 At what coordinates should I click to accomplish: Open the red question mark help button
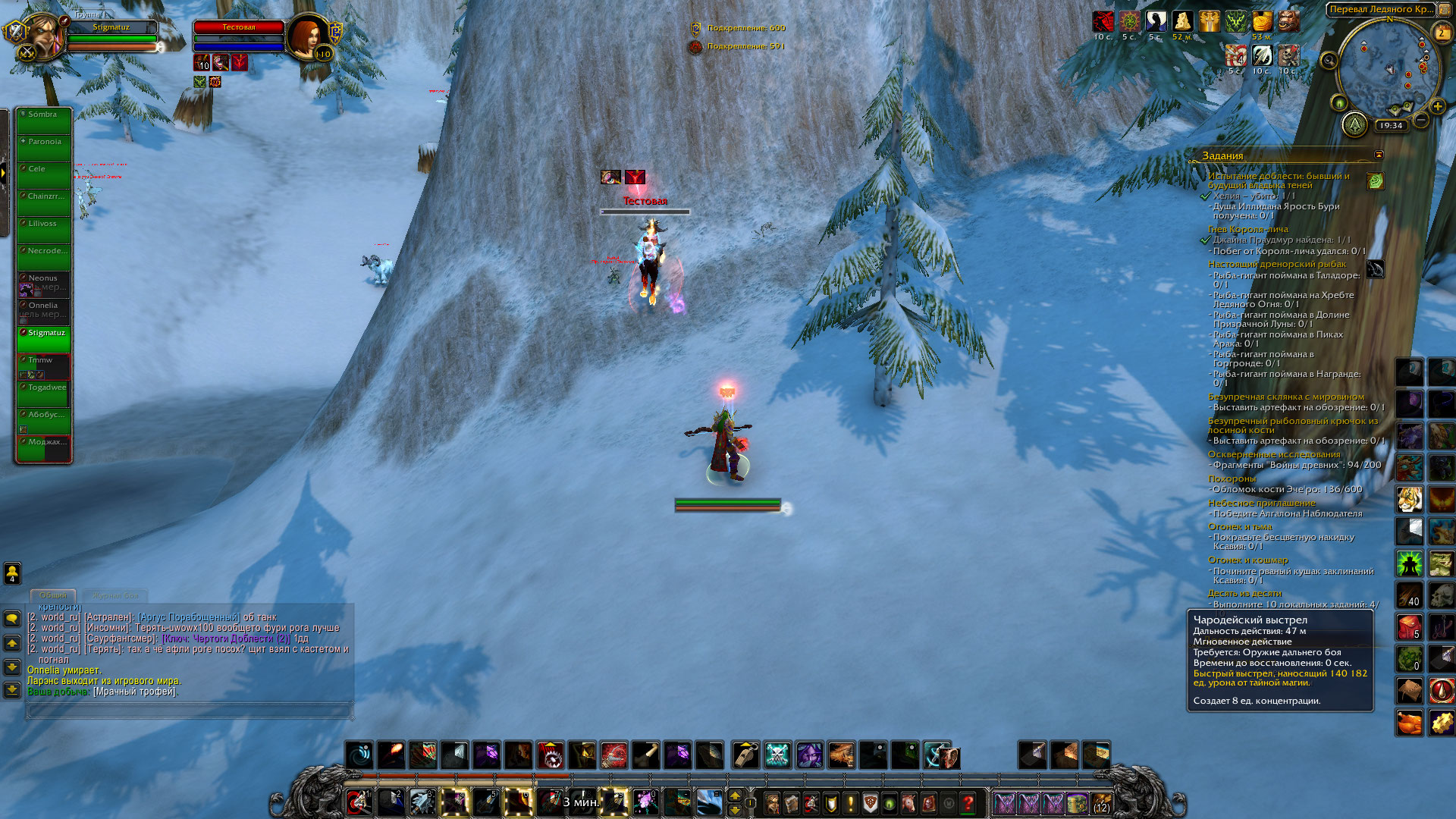point(968,803)
